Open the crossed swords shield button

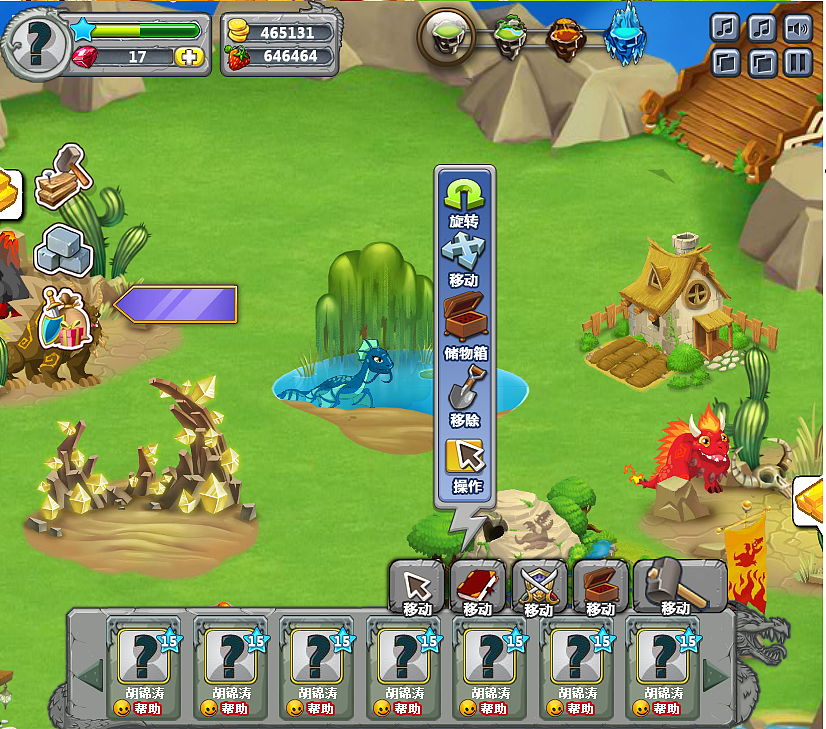[539, 586]
